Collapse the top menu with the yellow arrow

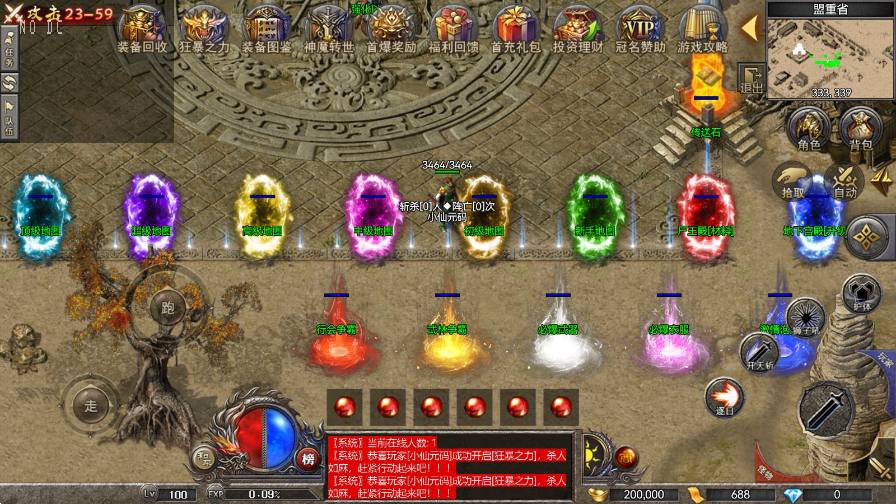point(749,27)
